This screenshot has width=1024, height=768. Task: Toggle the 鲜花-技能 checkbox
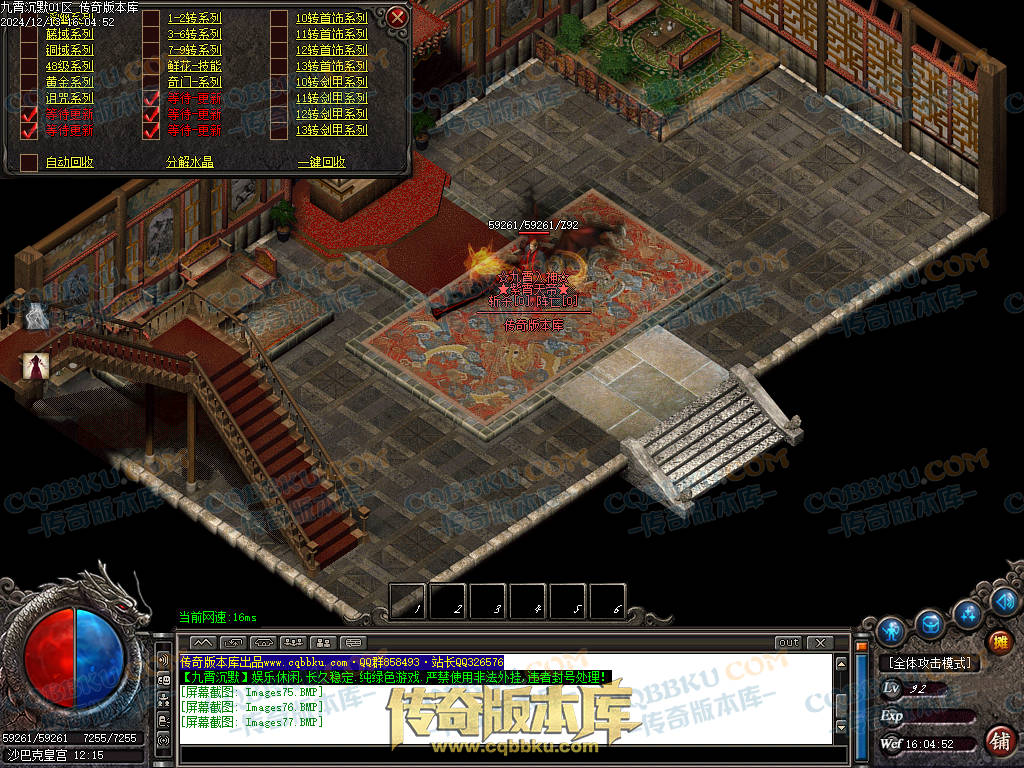coord(151,66)
